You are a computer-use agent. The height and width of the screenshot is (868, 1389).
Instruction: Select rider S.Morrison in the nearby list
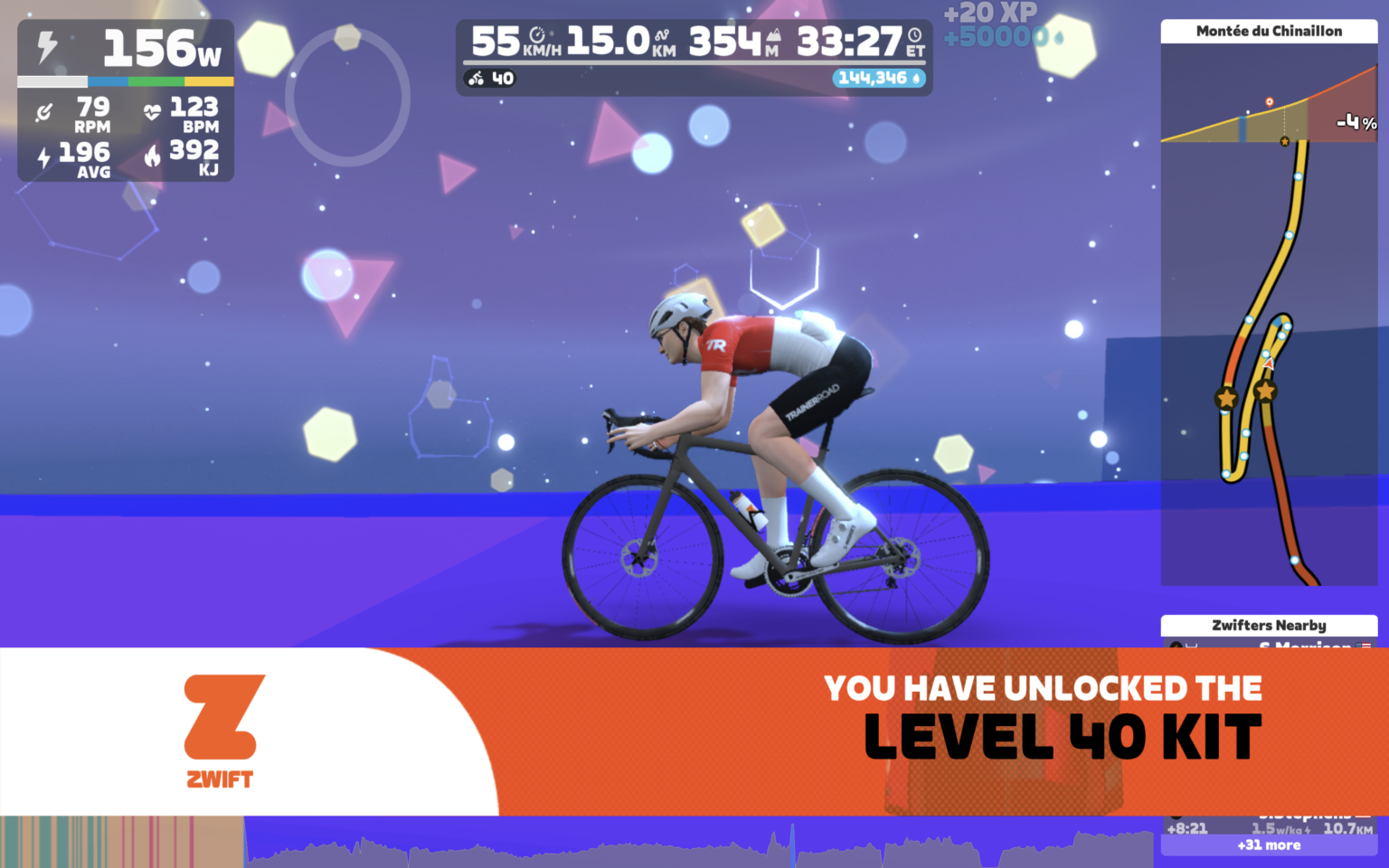pyautogui.click(x=1305, y=646)
